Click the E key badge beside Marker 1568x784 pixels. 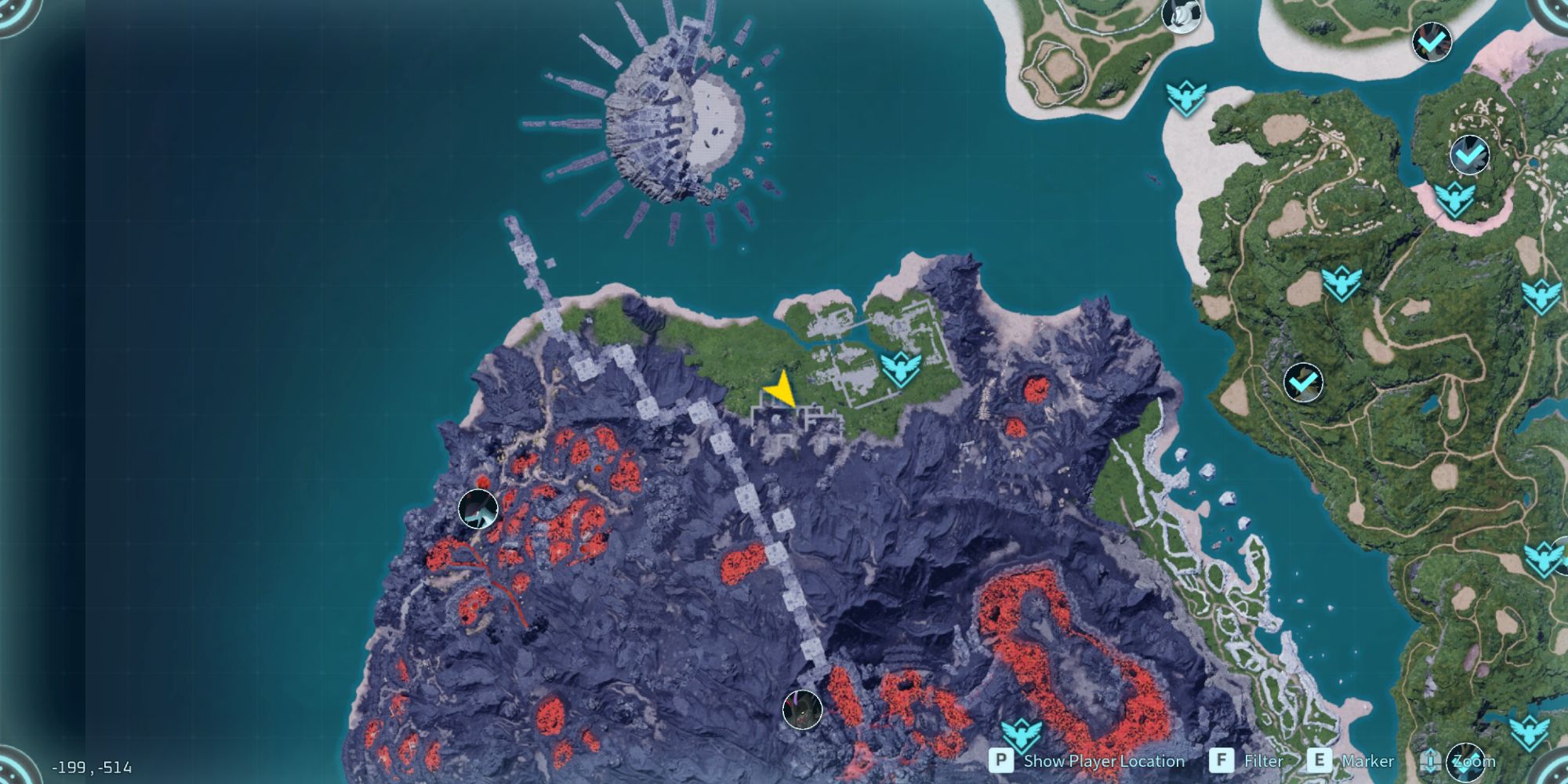(1319, 760)
